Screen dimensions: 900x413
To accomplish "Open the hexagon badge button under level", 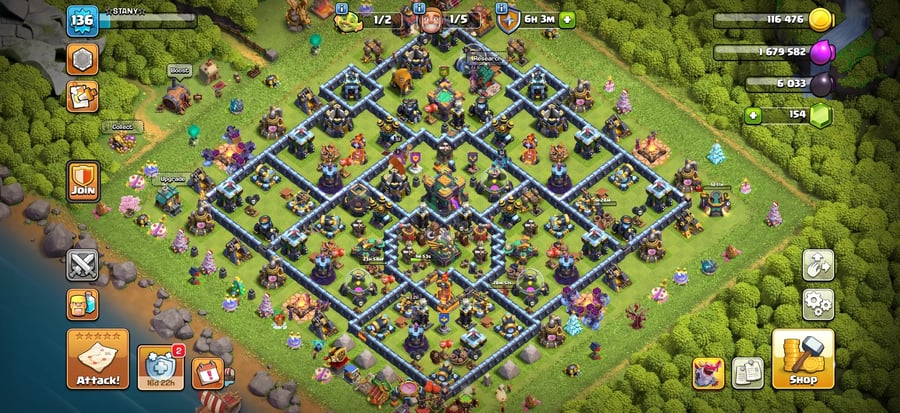I will pyautogui.click(x=82, y=59).
